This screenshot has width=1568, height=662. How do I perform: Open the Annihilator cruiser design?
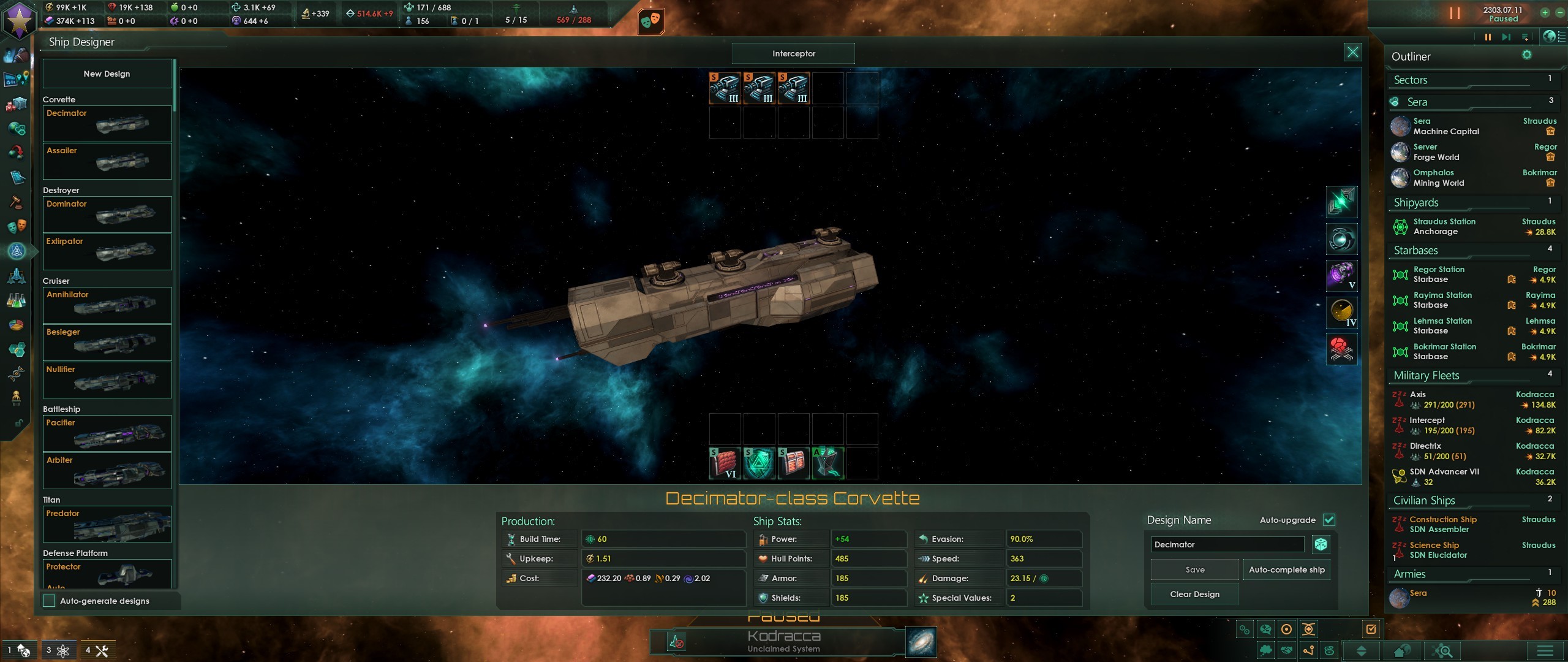pyautogui.click(x=107, y=305)
